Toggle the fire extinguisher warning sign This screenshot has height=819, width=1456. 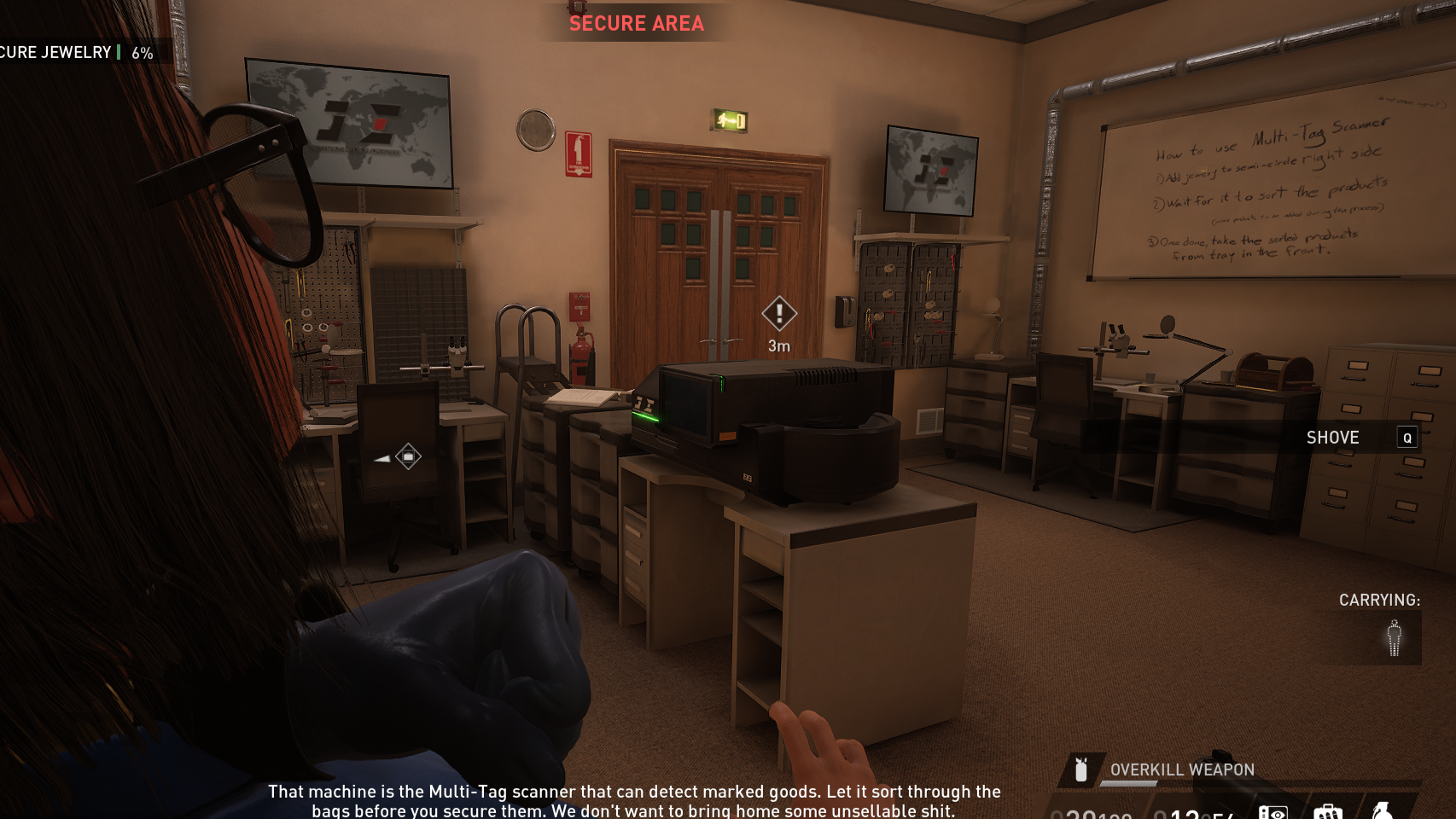pos(579,154)
